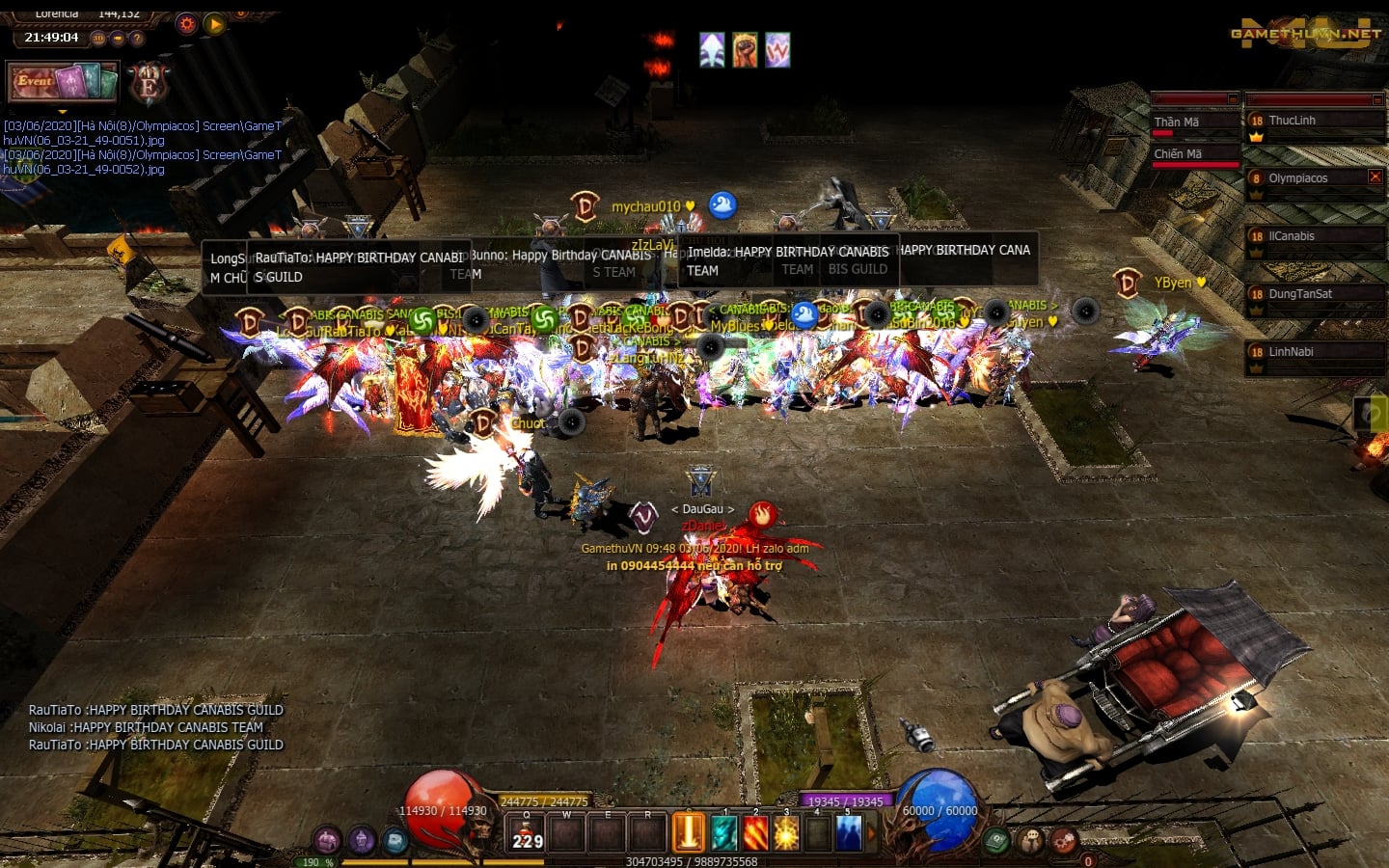Minimize the party list panel
Screen dimensions: 1389x868
(1376, 99)
